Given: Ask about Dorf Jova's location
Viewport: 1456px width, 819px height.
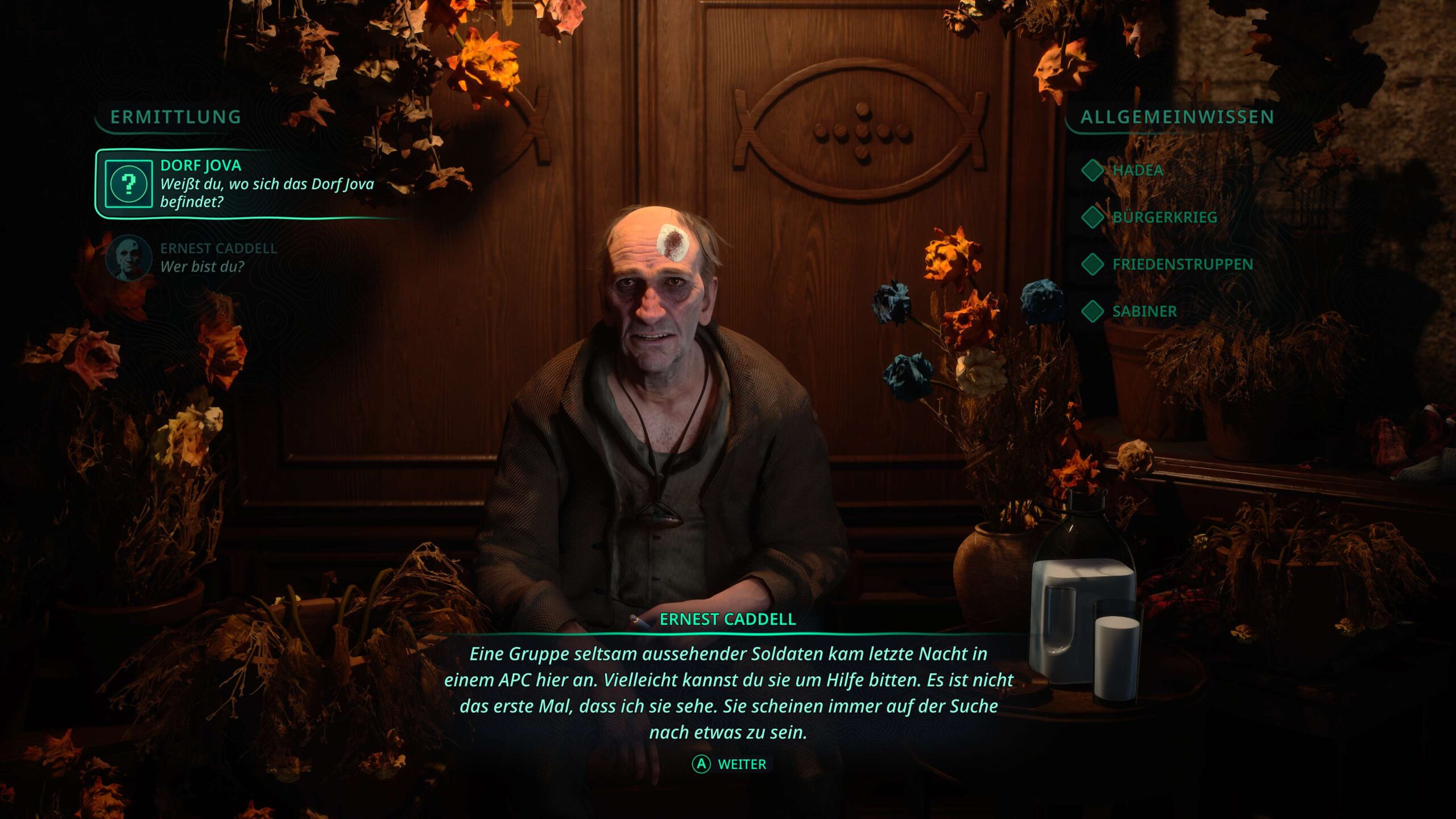Looking at the screenshot, I should [x=250, y=184].
